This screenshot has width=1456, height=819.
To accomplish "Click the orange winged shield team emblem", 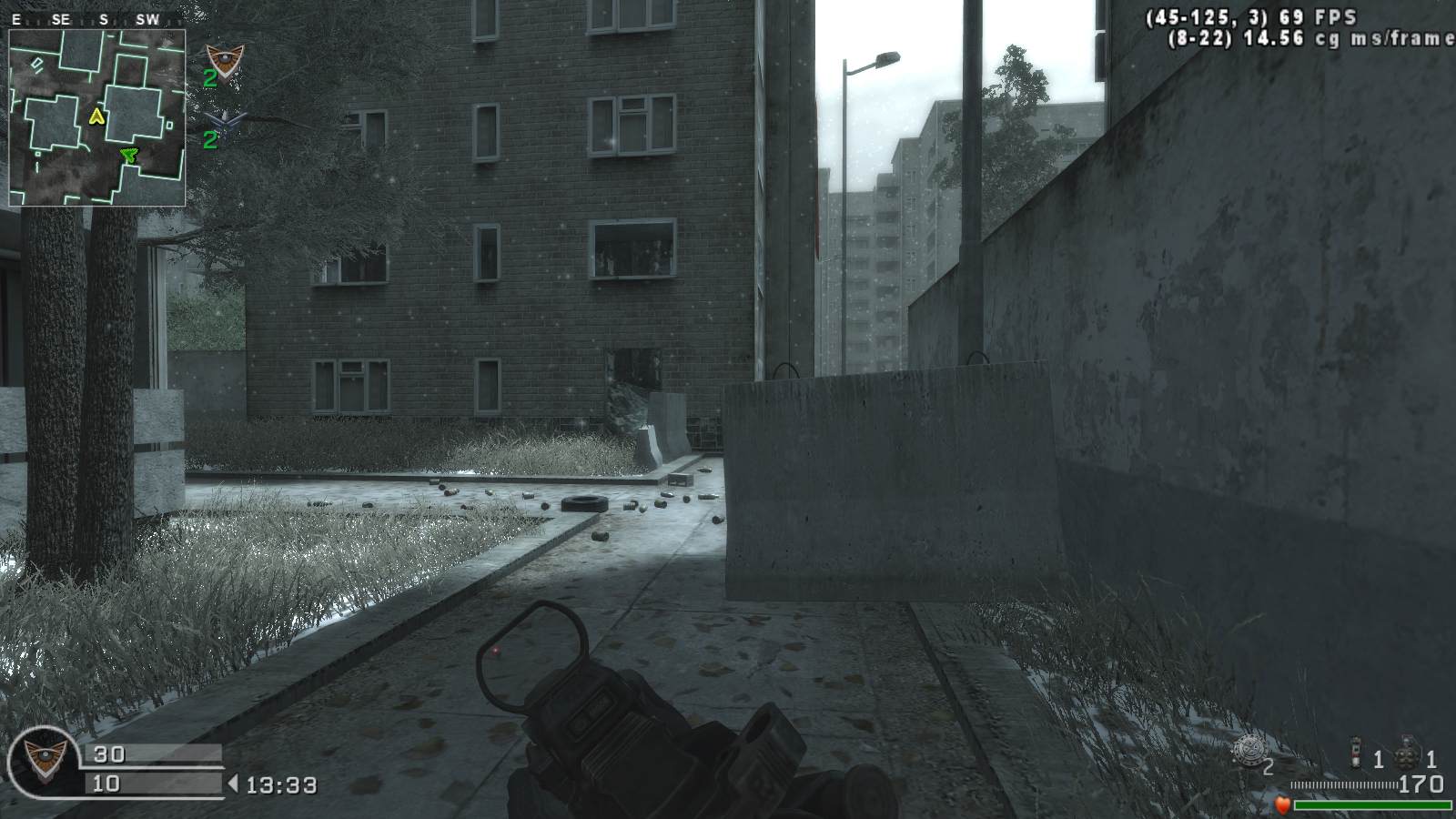I will [222, 62].
